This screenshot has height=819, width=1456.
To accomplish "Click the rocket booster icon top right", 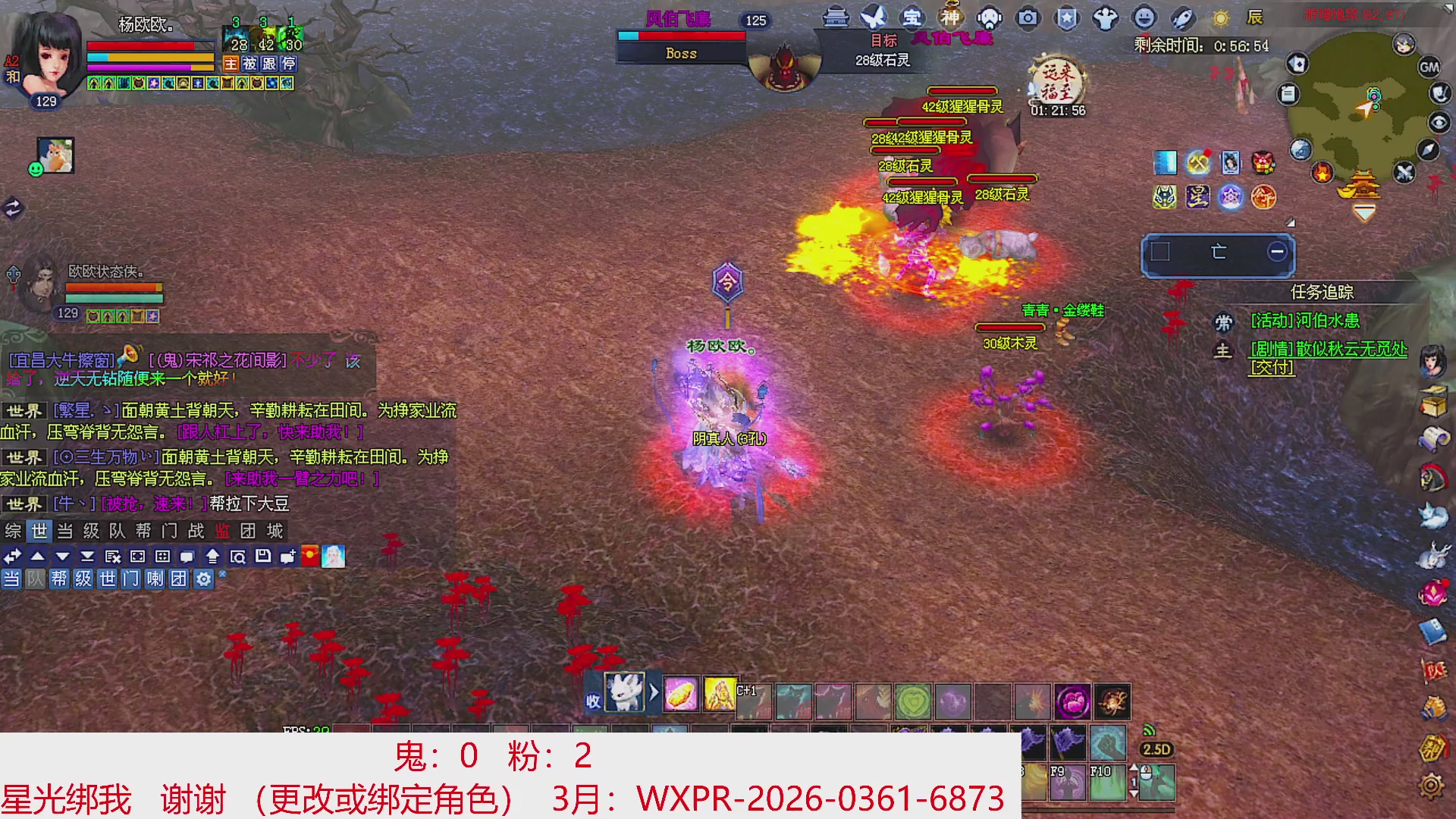I will [x=1181, y=19].
